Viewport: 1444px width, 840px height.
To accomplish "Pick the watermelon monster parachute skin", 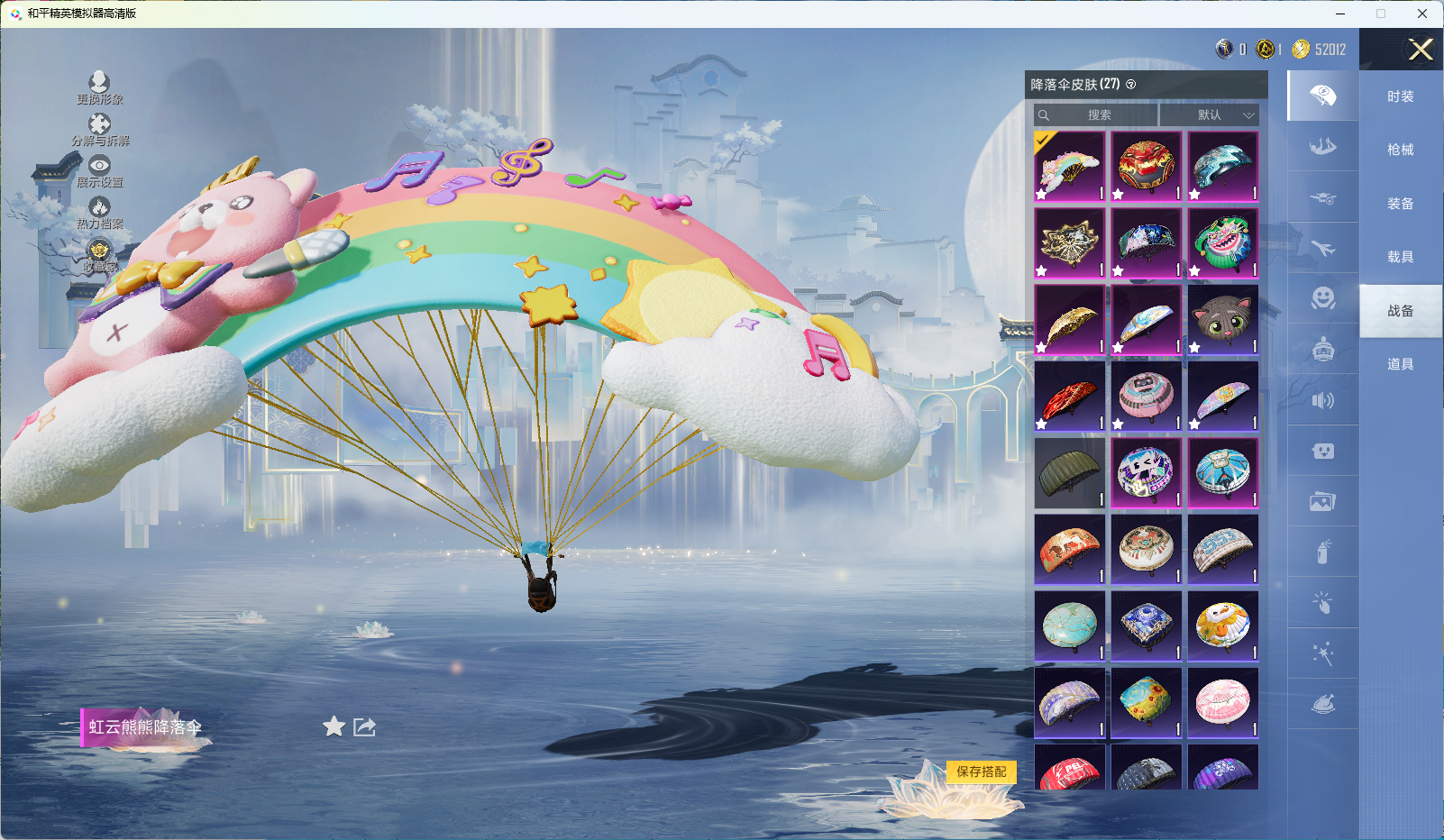I will coord(1222,243).
